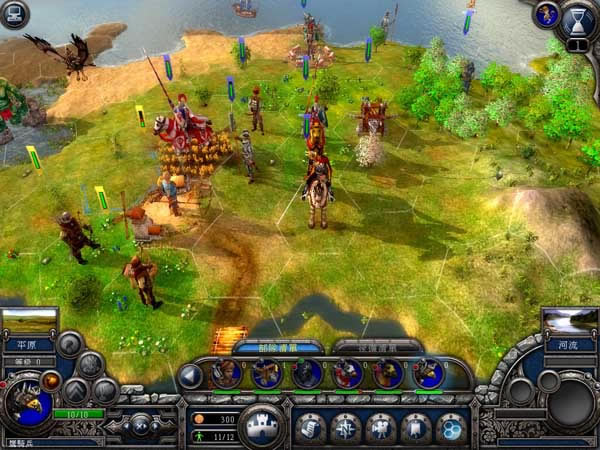Viewport: 600px width, 450px height.
Task: Click the hourglass end turn button
Action: pos(578,19)
